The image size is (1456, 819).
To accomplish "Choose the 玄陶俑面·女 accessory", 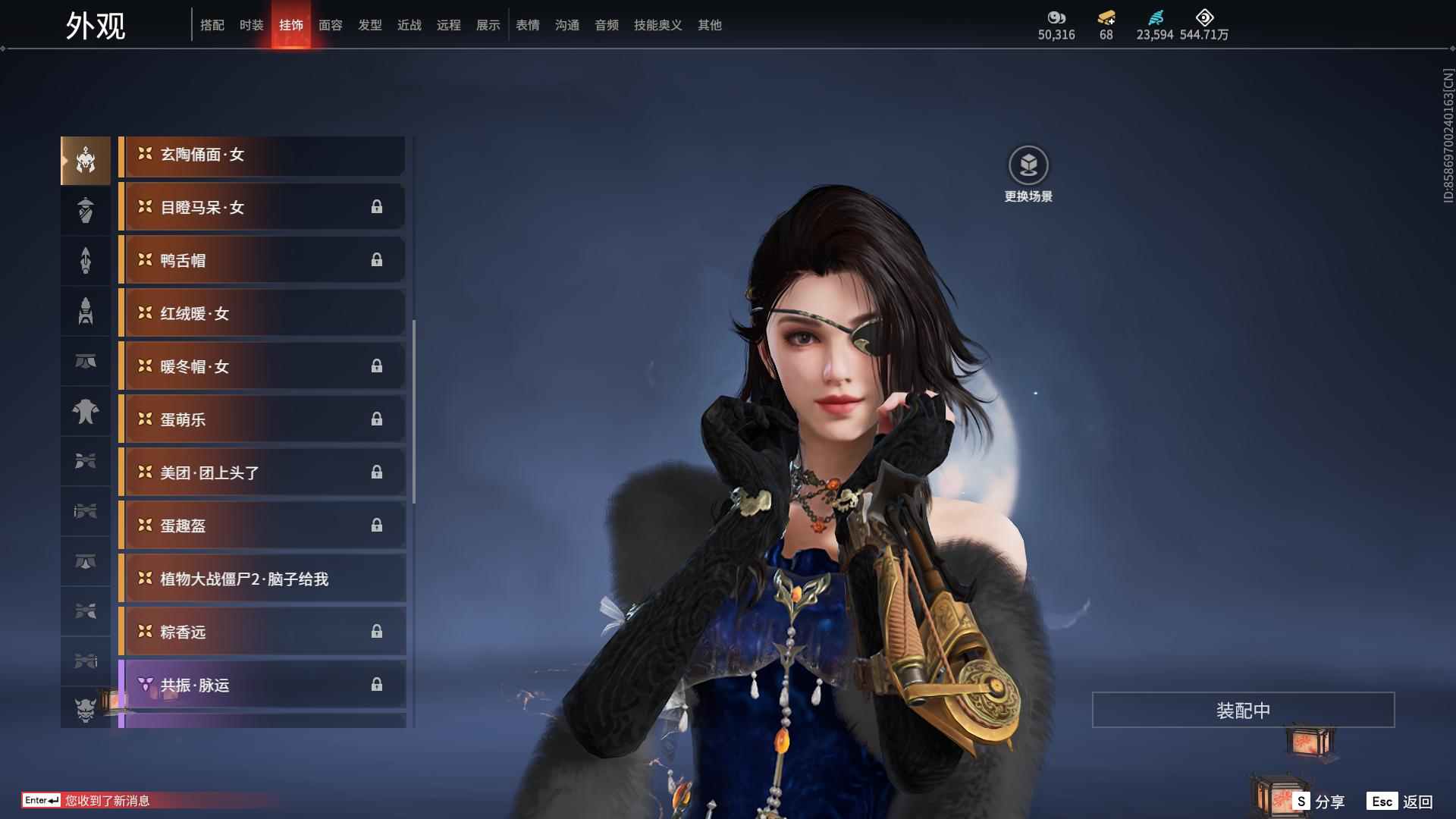I will coord(262,155).
